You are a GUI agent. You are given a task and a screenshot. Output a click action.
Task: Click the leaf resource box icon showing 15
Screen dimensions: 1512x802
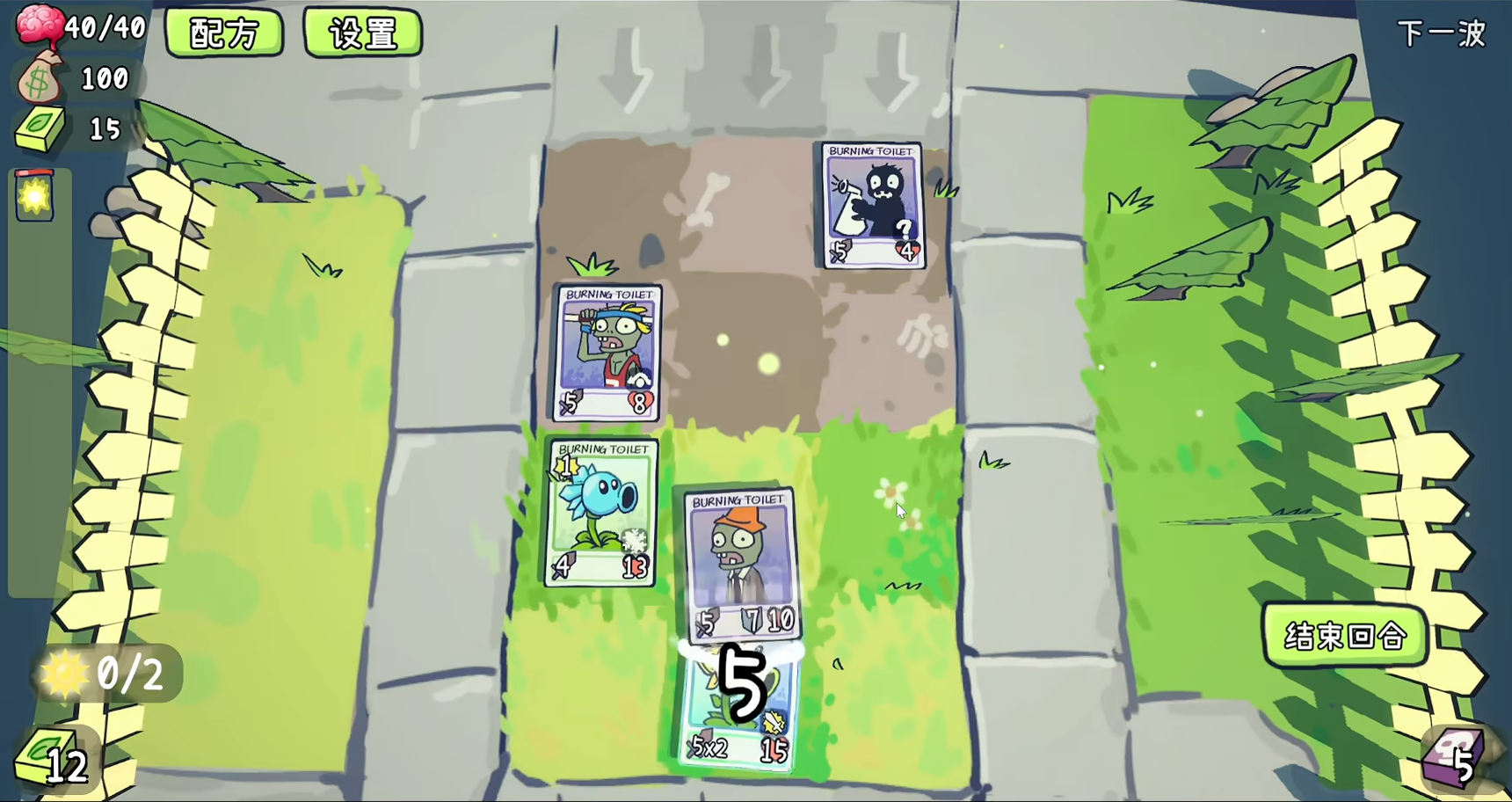(40, 128)
